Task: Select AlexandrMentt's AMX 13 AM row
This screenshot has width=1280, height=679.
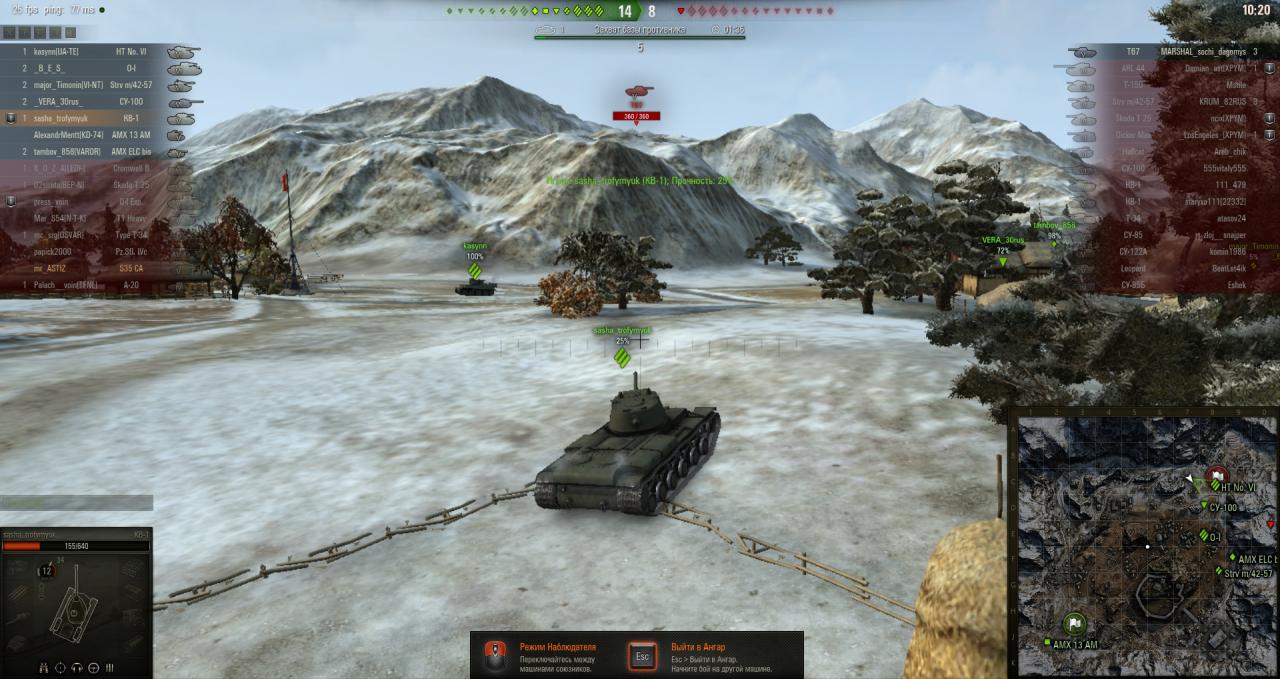Action: tap(95, 135)
